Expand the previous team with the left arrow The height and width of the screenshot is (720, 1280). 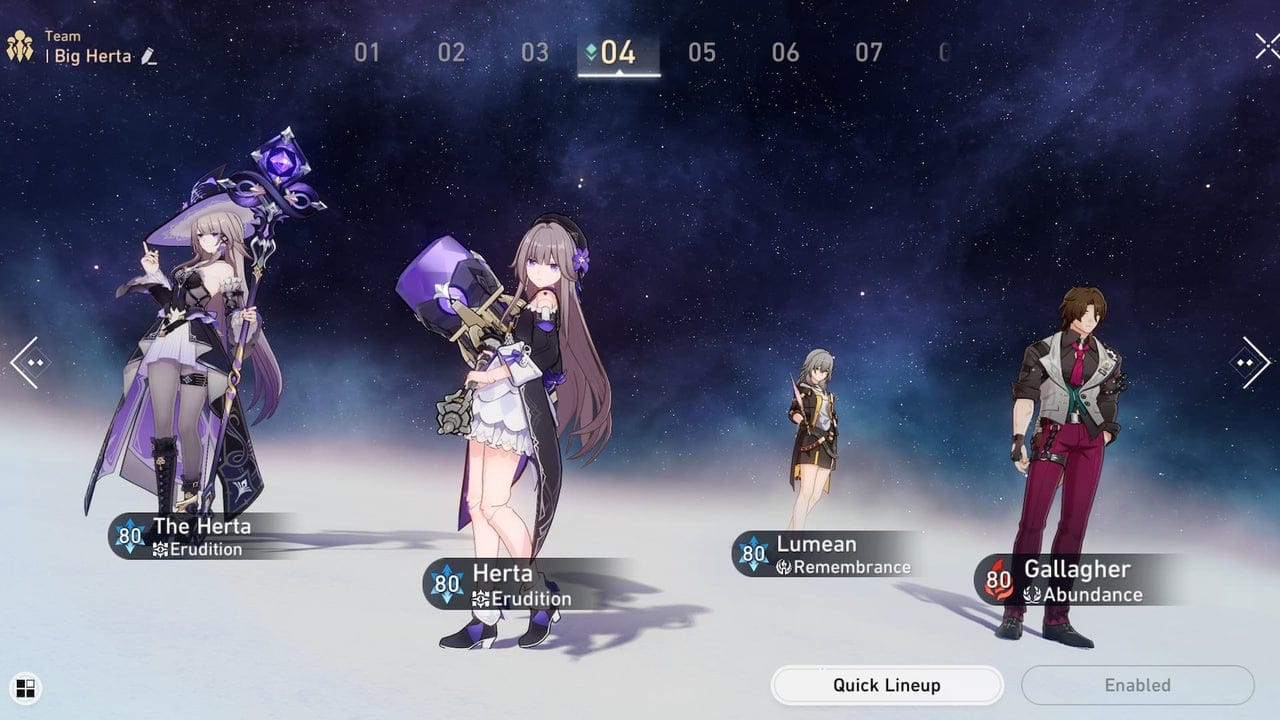pyautogui.click(x=27, y=361)
